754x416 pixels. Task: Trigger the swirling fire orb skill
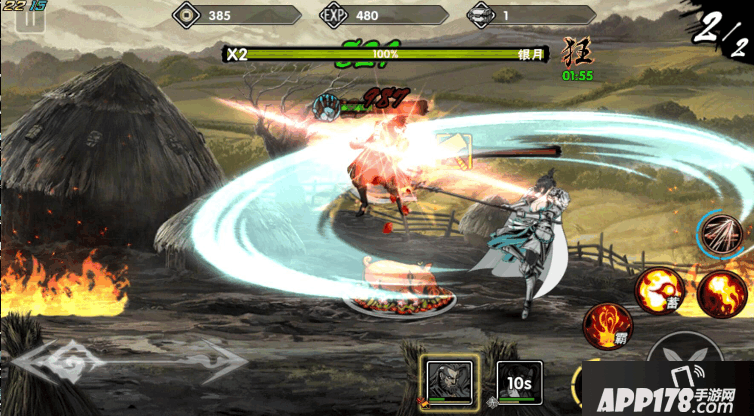point(720,294)
